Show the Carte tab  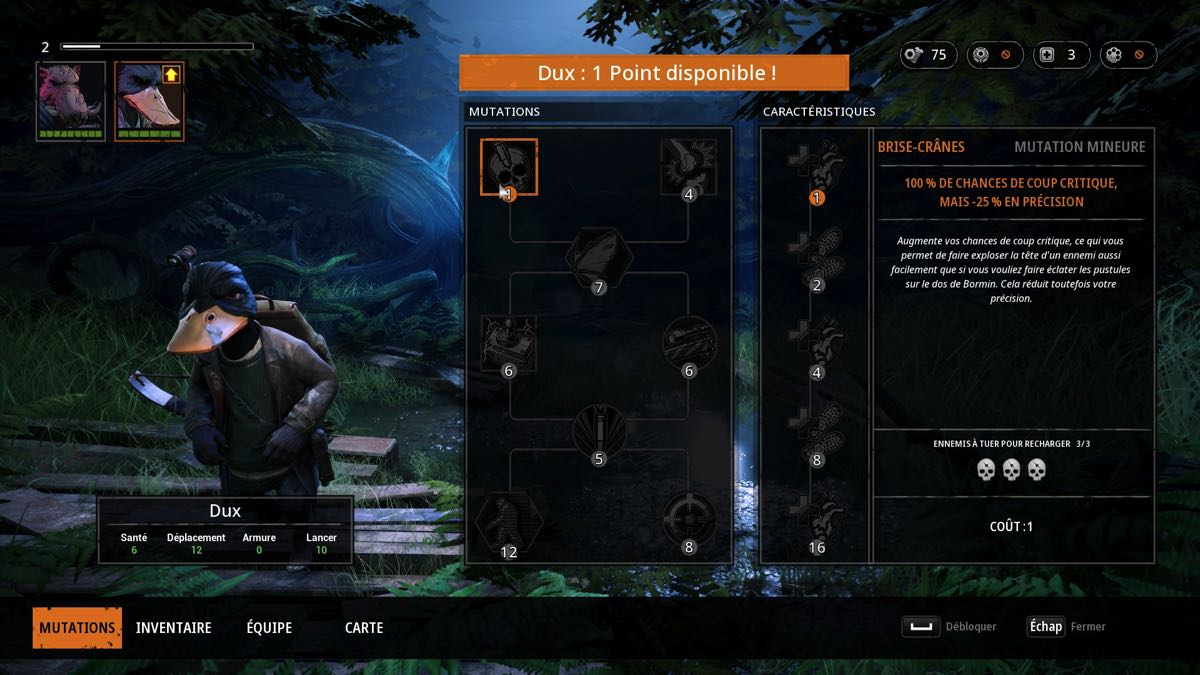364,628
